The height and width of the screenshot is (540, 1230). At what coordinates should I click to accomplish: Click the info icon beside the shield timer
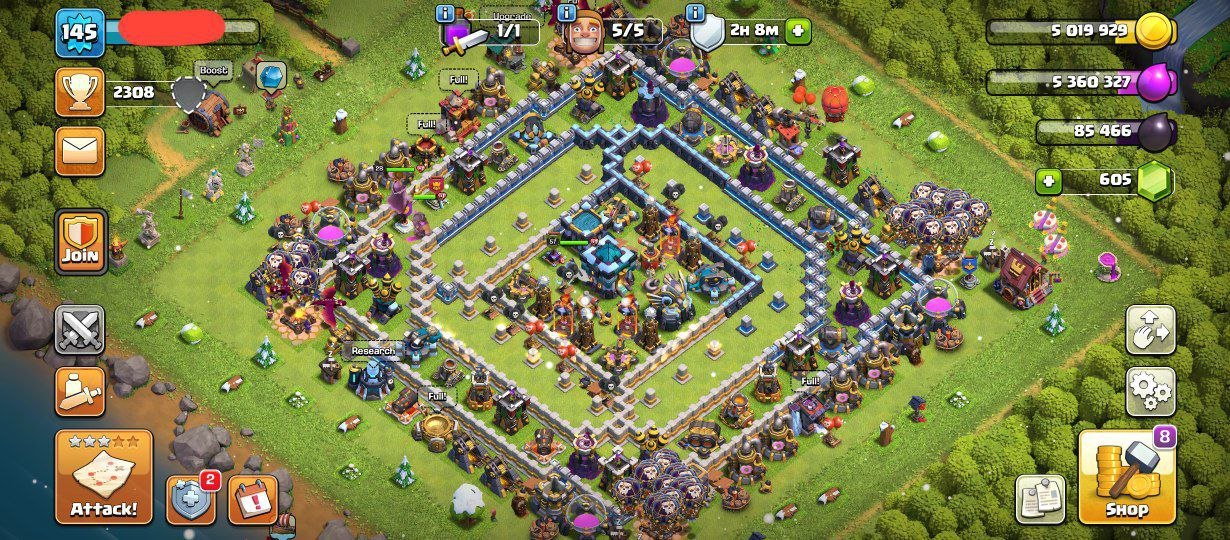pyautogui.click(x=696, y=13)
